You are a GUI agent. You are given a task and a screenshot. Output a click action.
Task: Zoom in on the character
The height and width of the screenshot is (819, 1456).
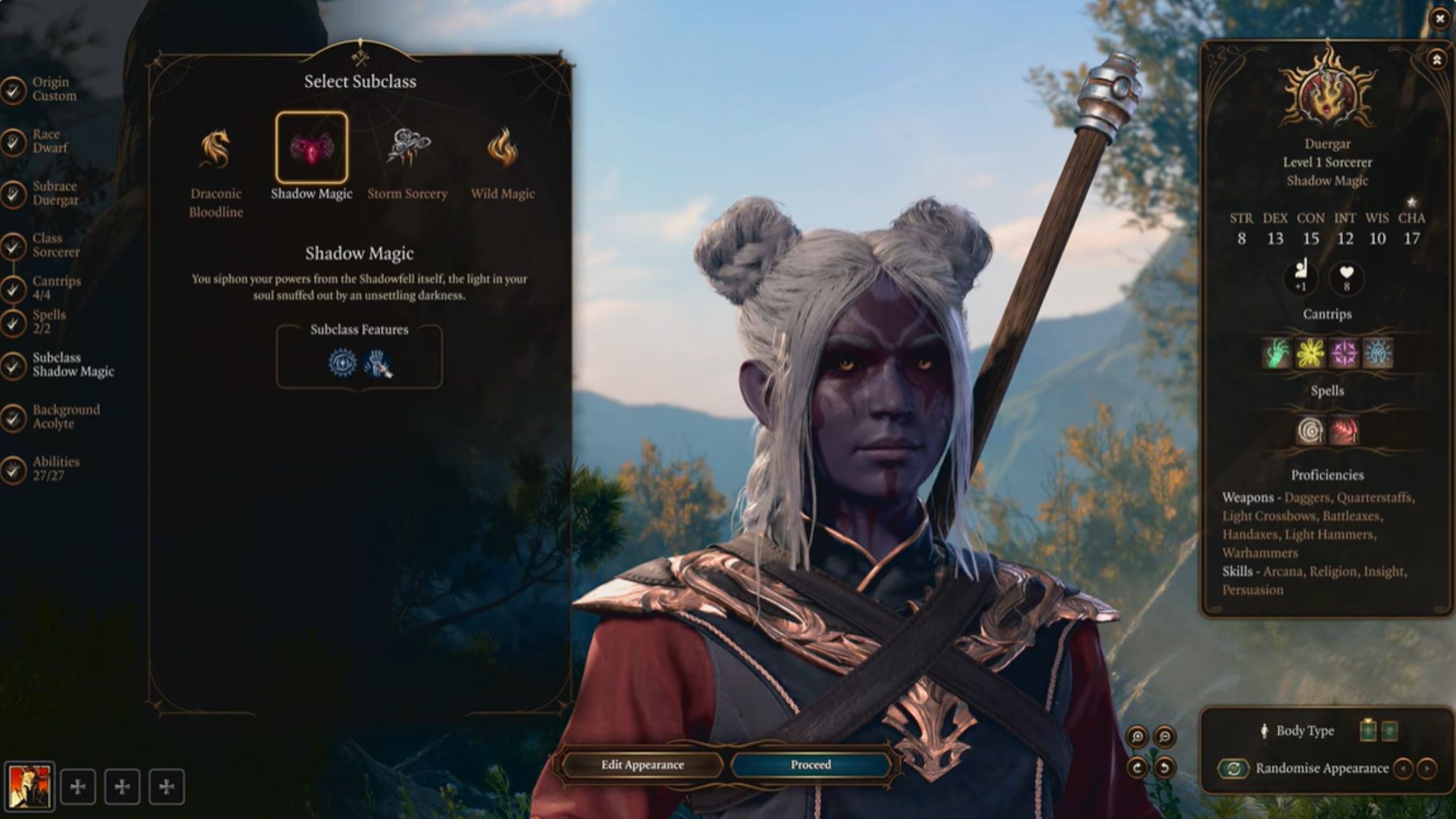1137,737
